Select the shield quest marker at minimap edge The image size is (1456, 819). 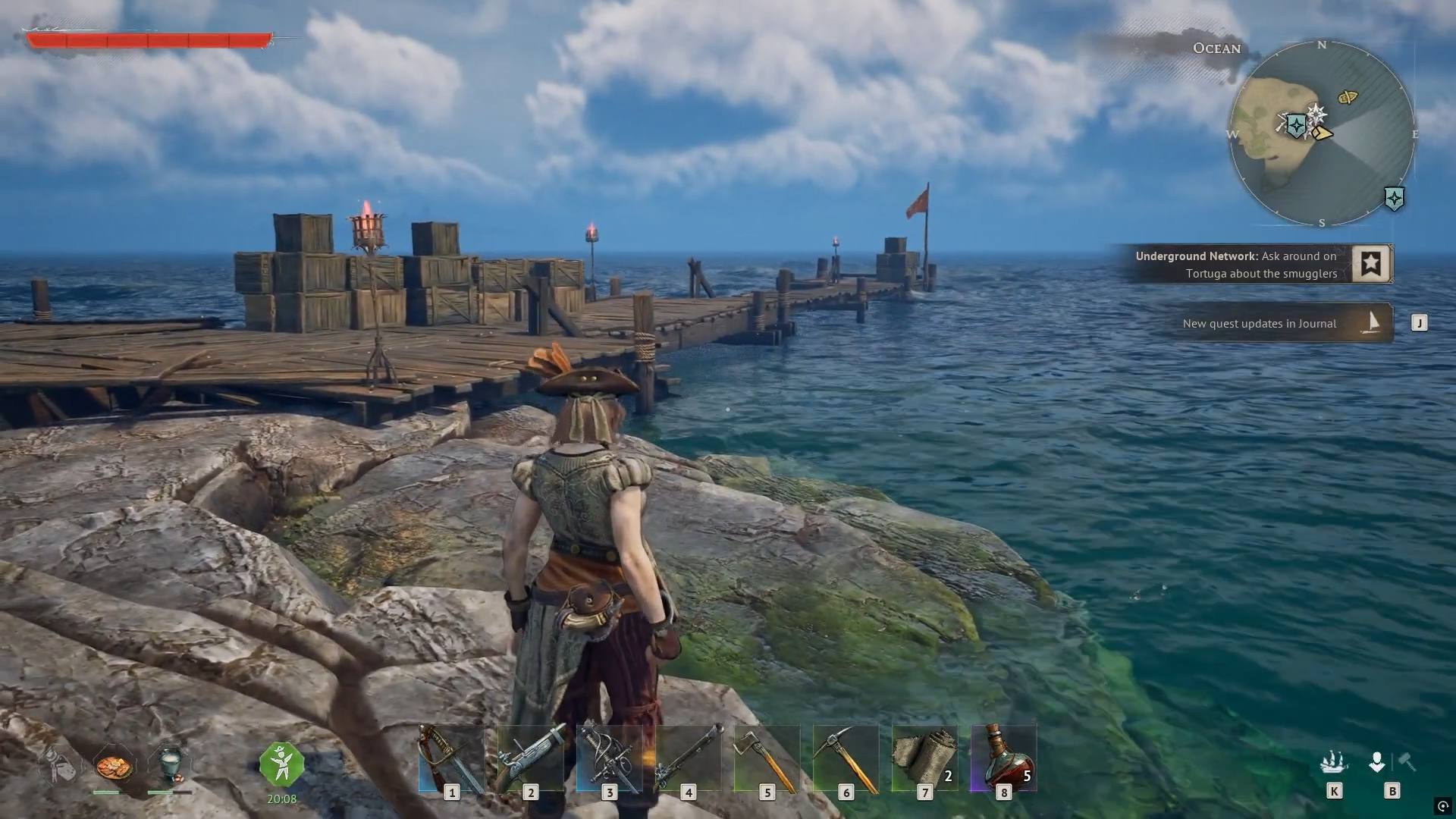(x=1394, y=199)
